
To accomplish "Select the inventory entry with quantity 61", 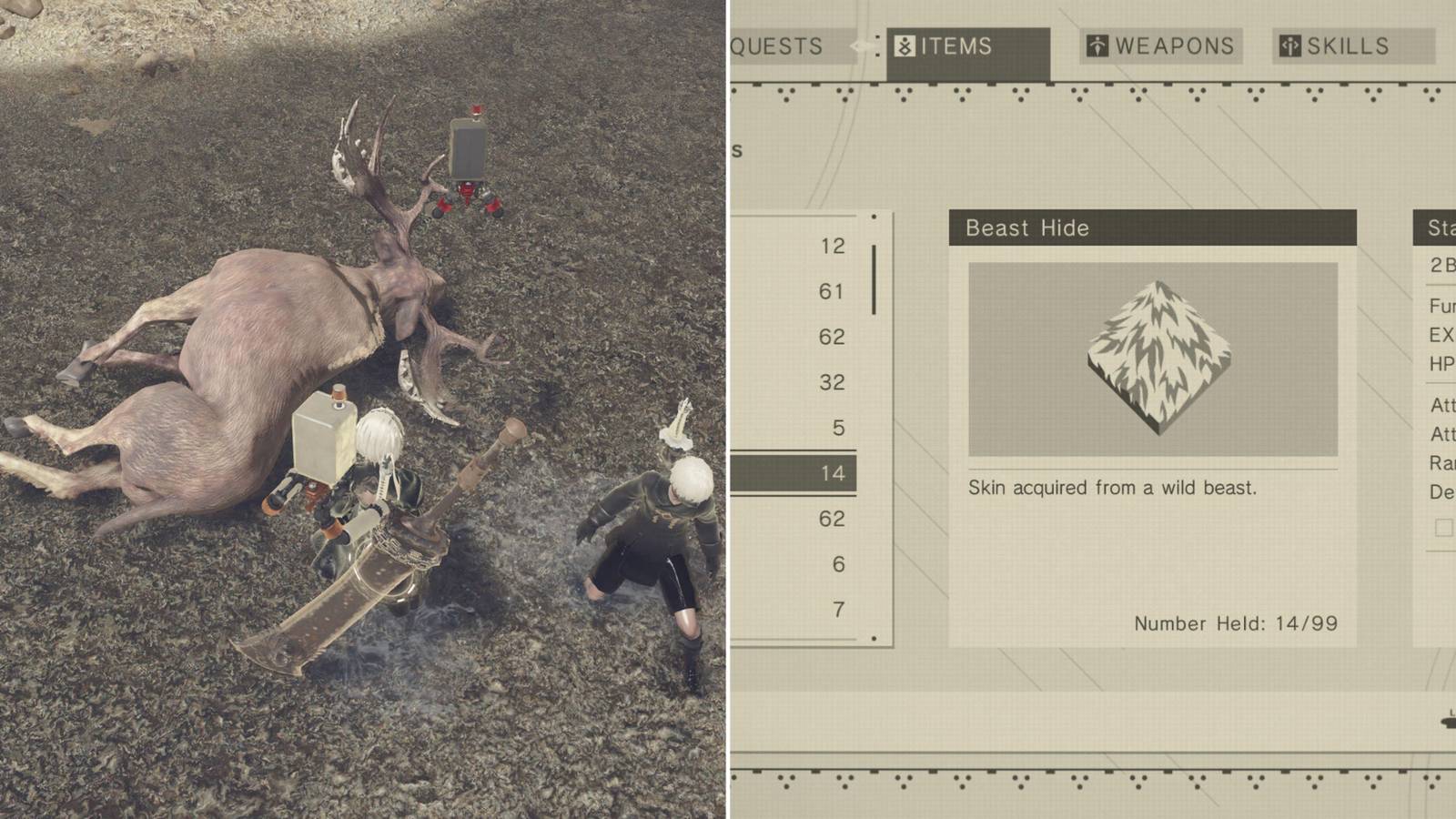I will point(831,291).
